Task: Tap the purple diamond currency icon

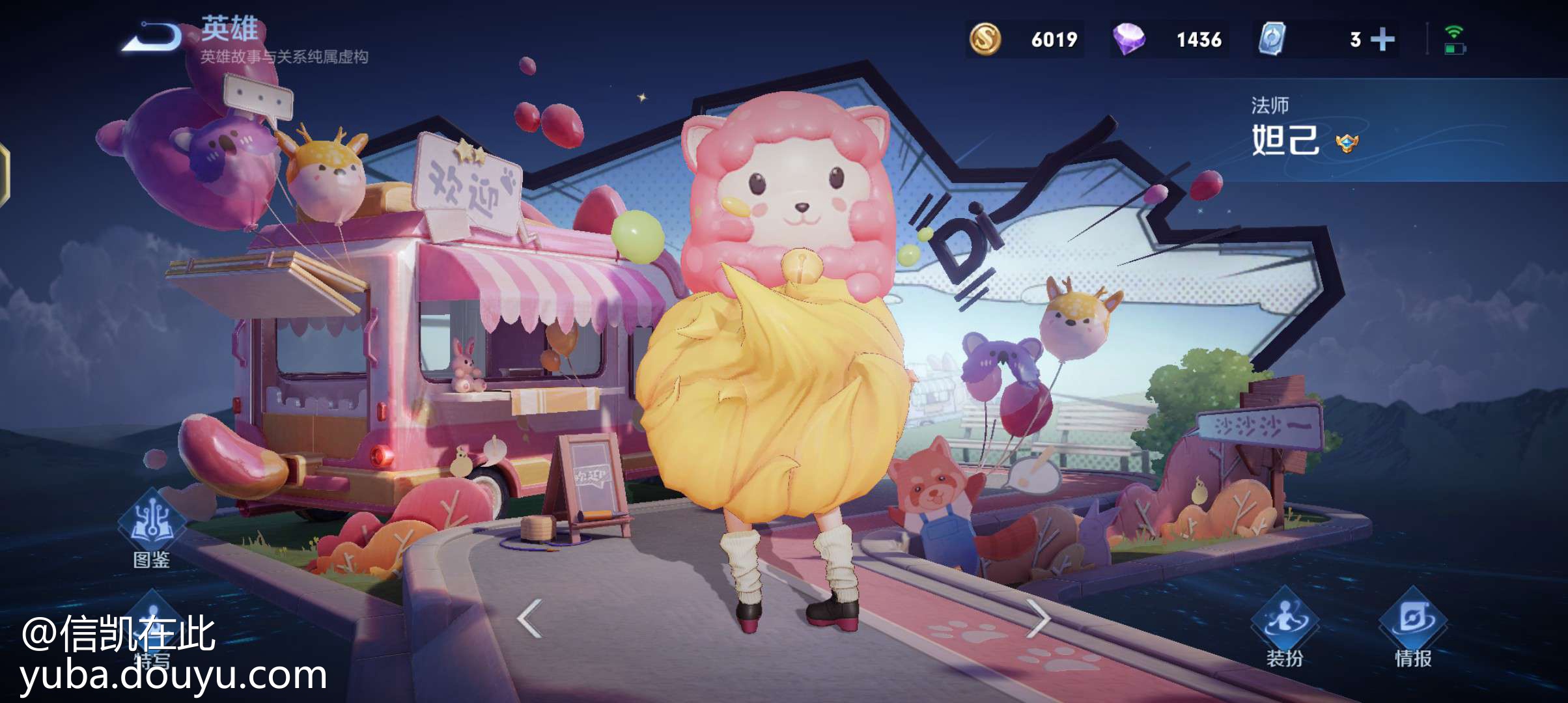Action: [1128, 39]
